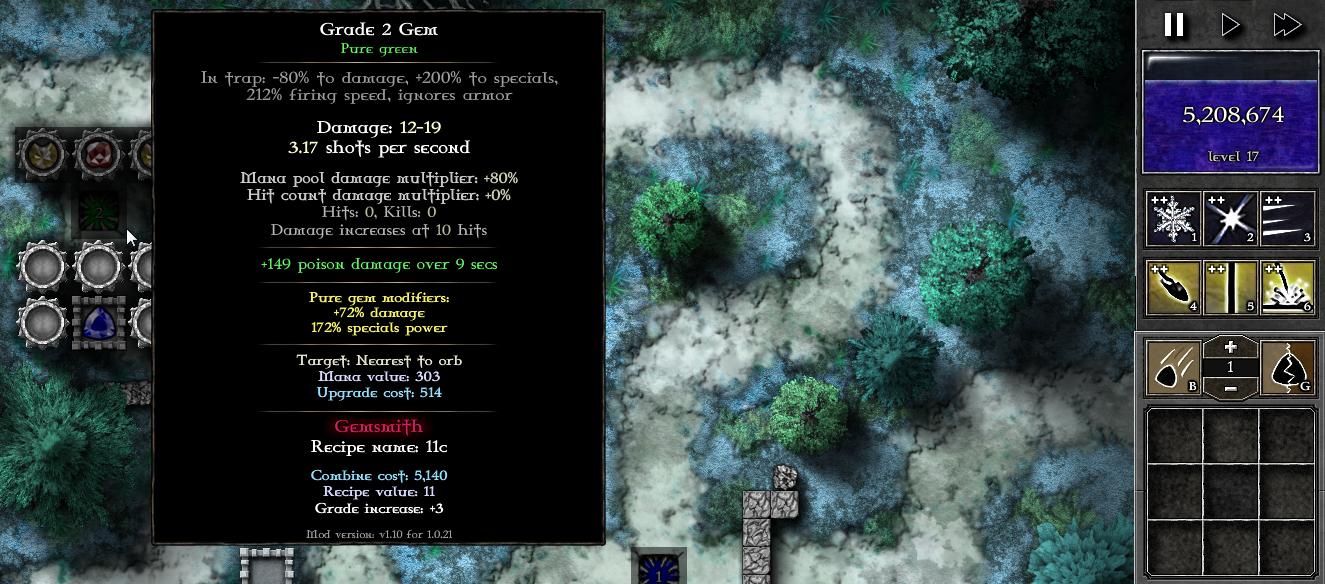Click the create gem button marked G
The image size is (1325, 584).
click(1288, 367)
